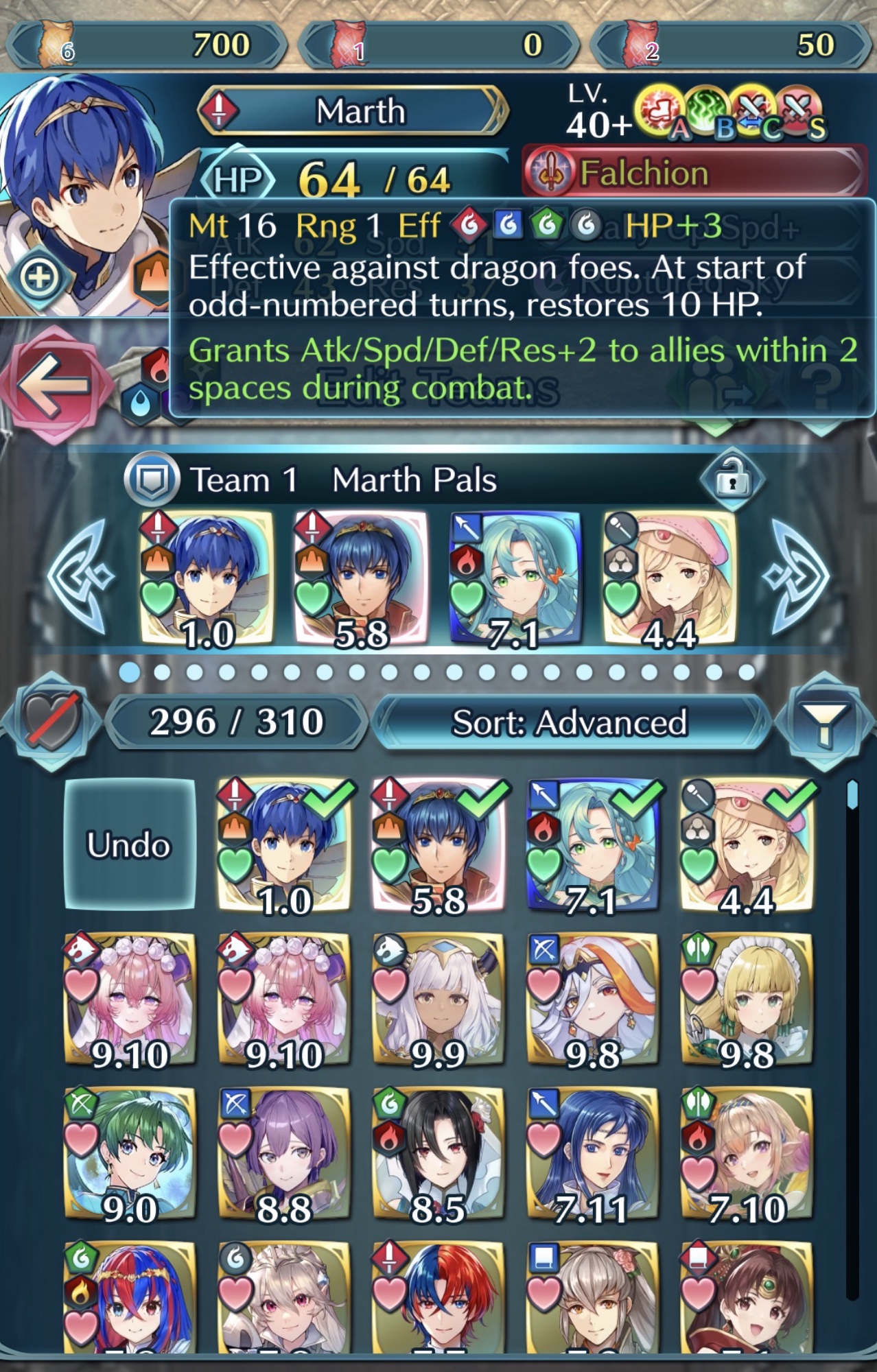Select the purple-haired archer rated 8.8
The height and width of the screenshot is (1372, 877).
click(283, 1154)
